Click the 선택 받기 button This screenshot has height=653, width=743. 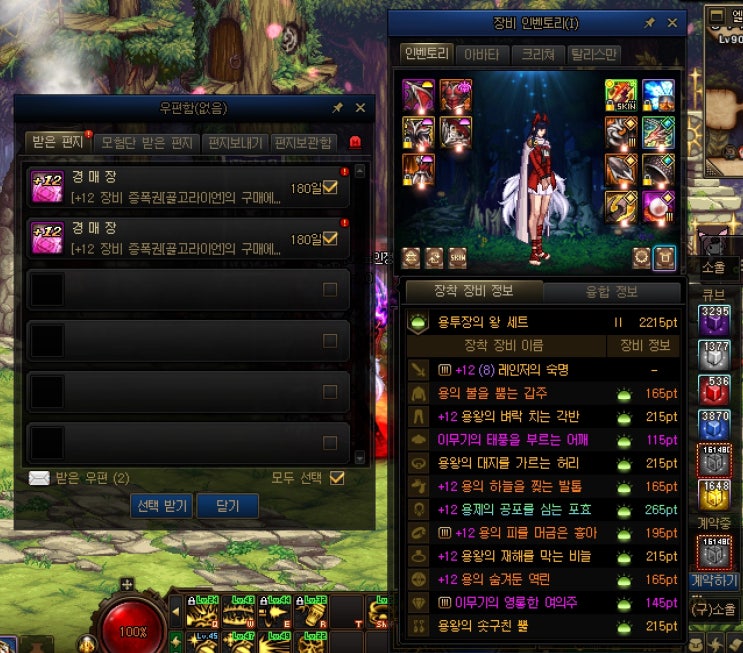162,506
